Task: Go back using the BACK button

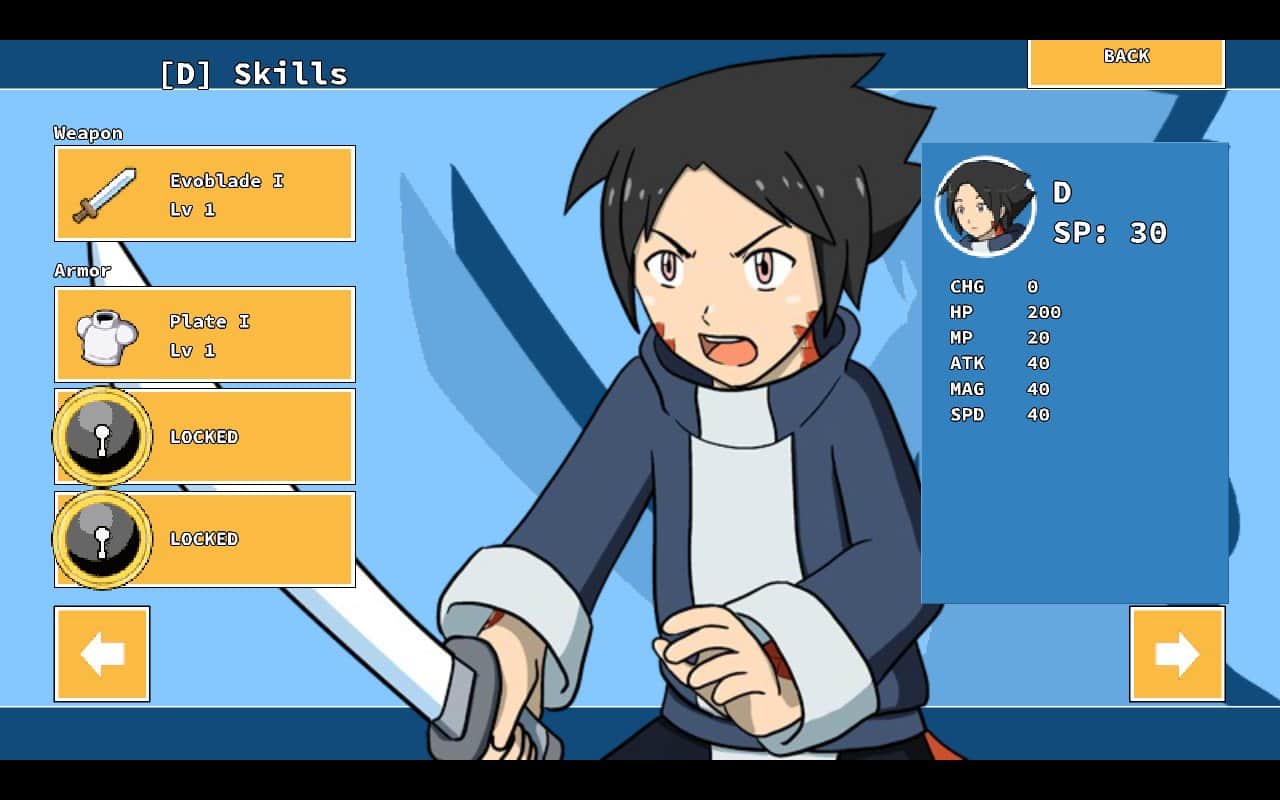Action: (1126, 61)
